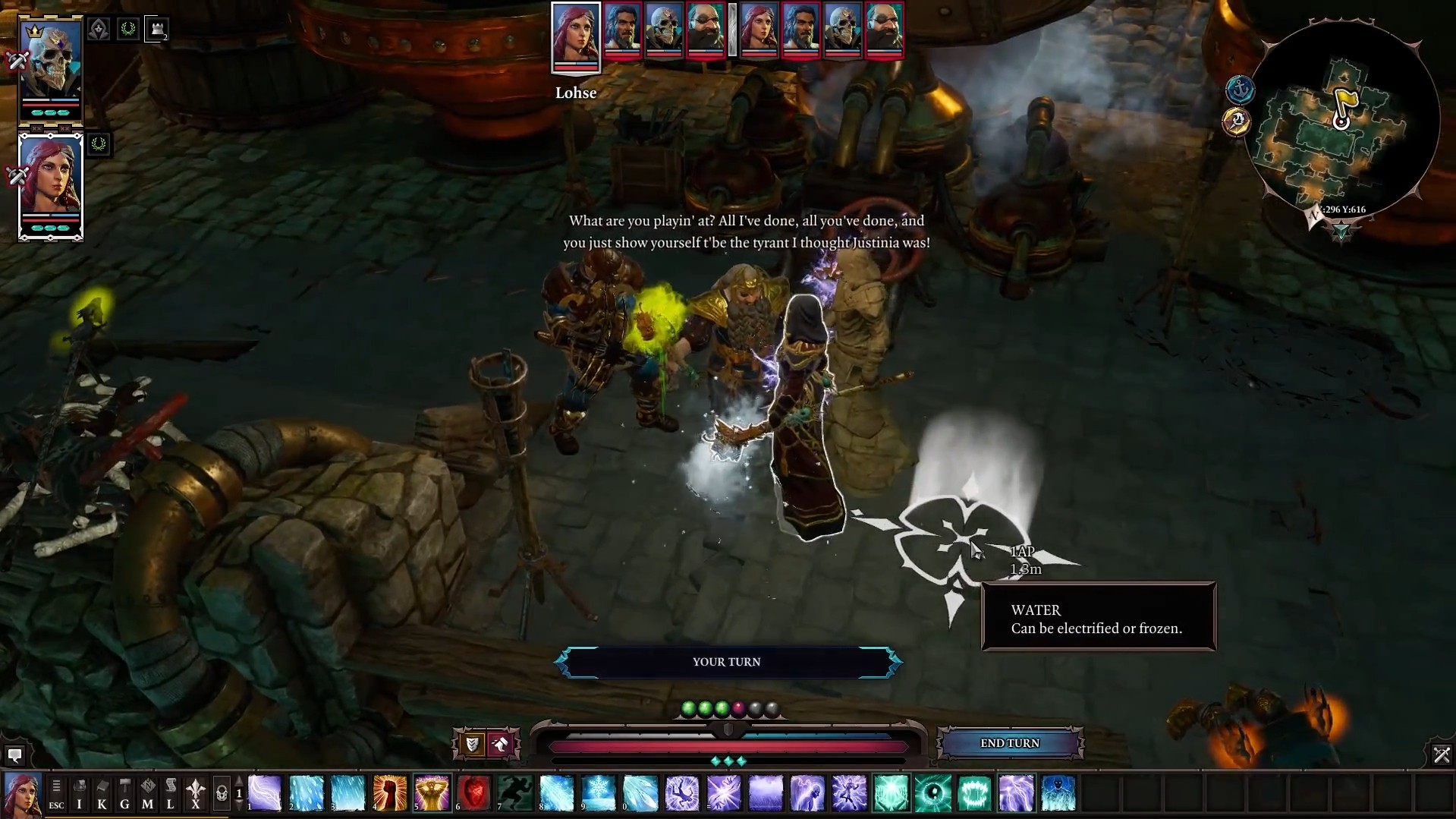
Task: End the current turn
Action: pyautogui.click(x=1009, y=743)
